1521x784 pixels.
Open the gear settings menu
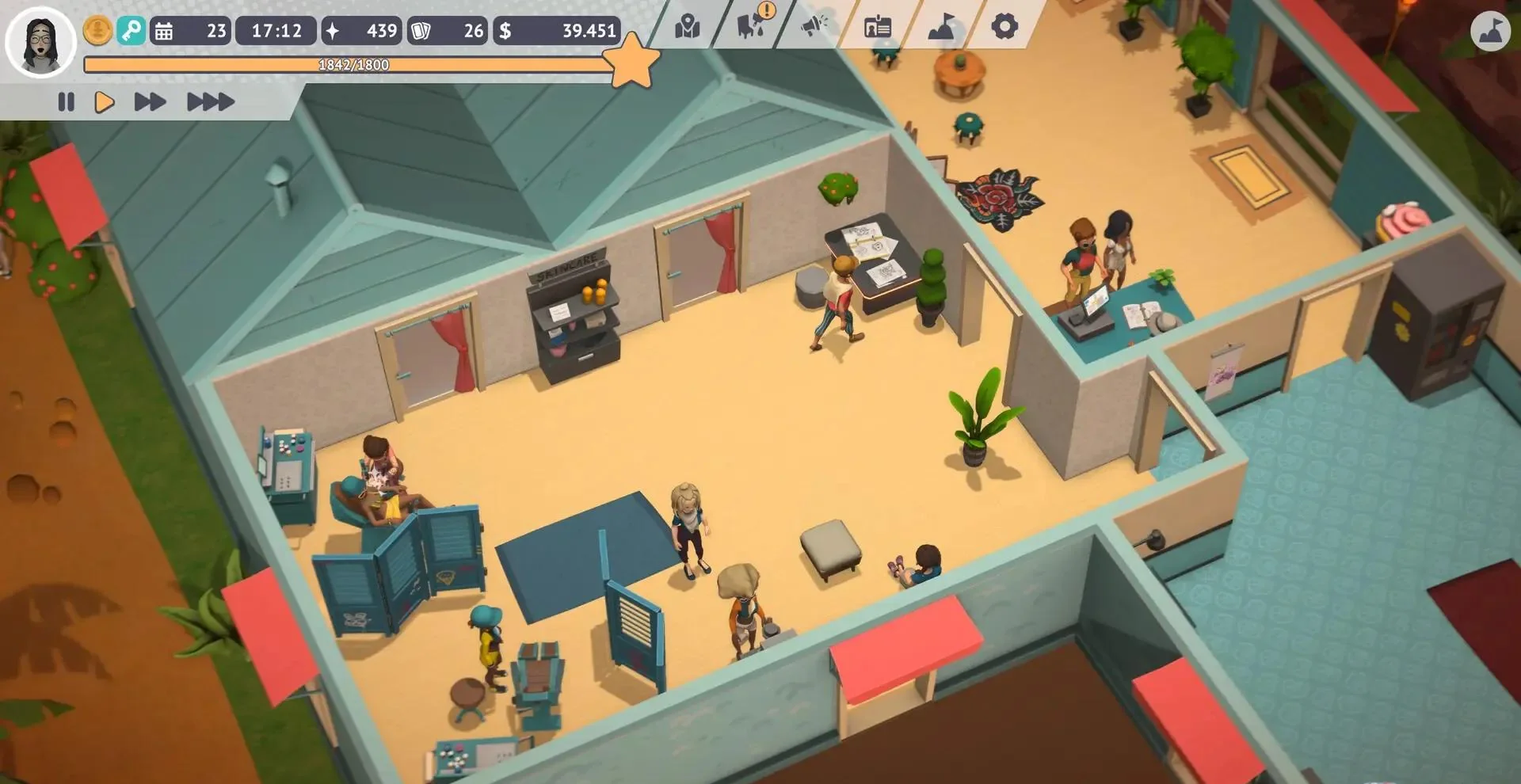click(1004, 27)
